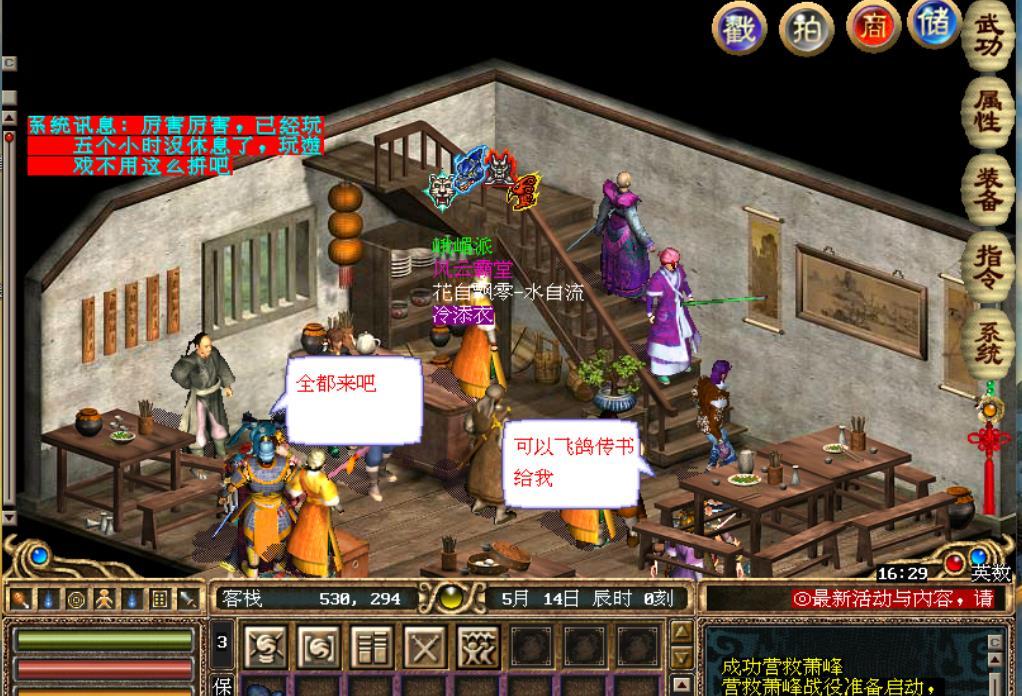Activate the swirl skill in the first hotbar slot

coord(267,648)
